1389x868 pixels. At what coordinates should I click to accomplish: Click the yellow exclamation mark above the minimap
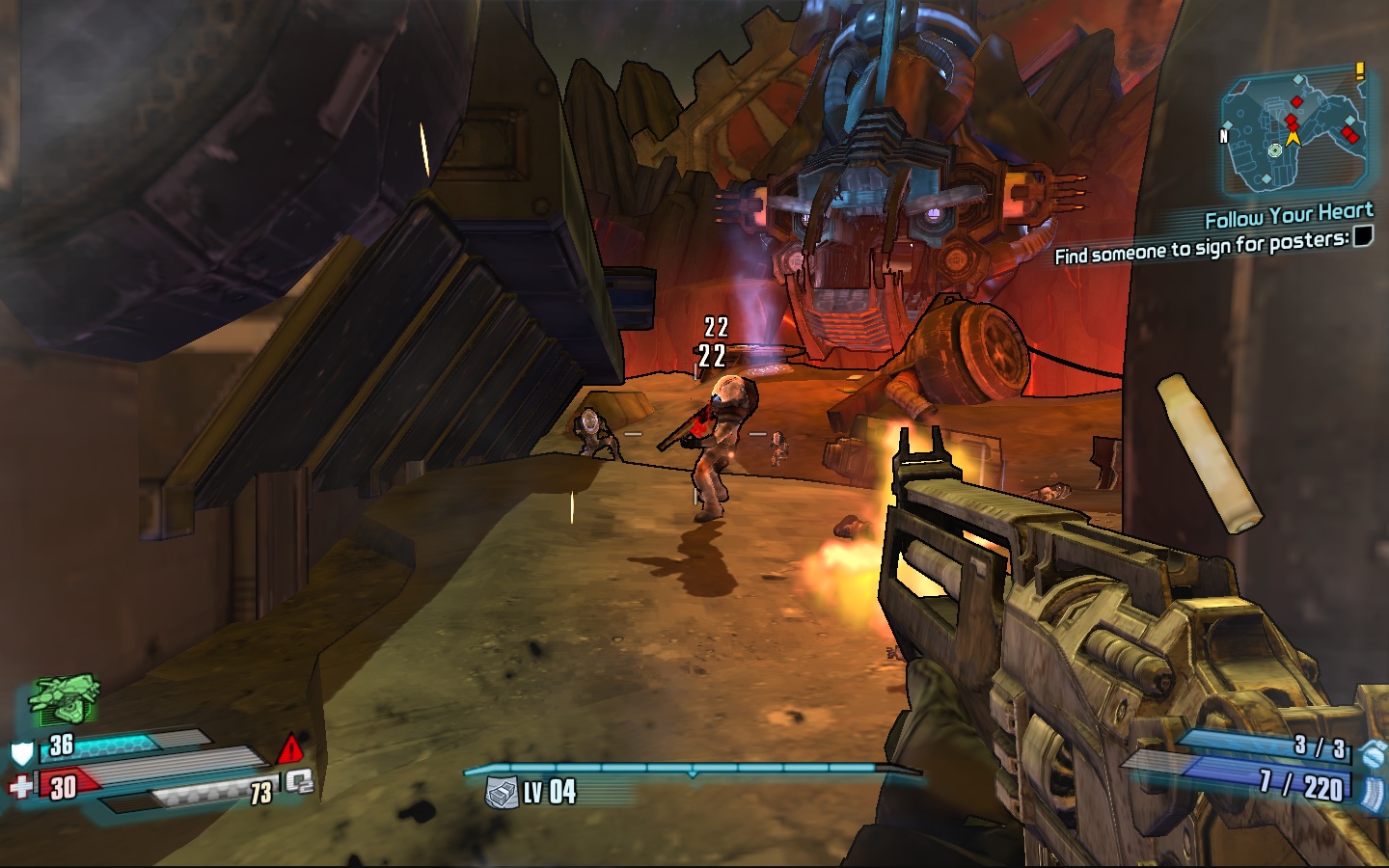point(1360,70)
